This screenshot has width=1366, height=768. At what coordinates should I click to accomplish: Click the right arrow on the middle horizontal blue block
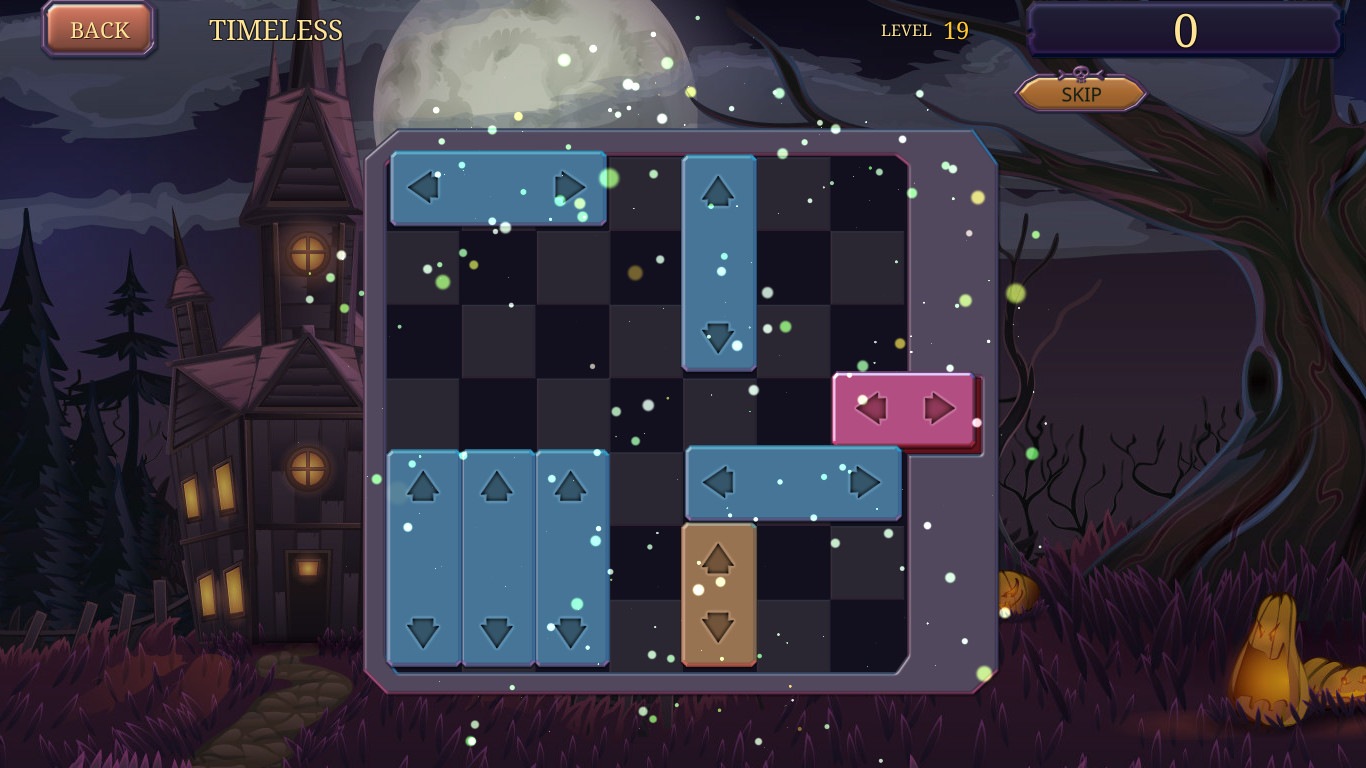[866, 481]
